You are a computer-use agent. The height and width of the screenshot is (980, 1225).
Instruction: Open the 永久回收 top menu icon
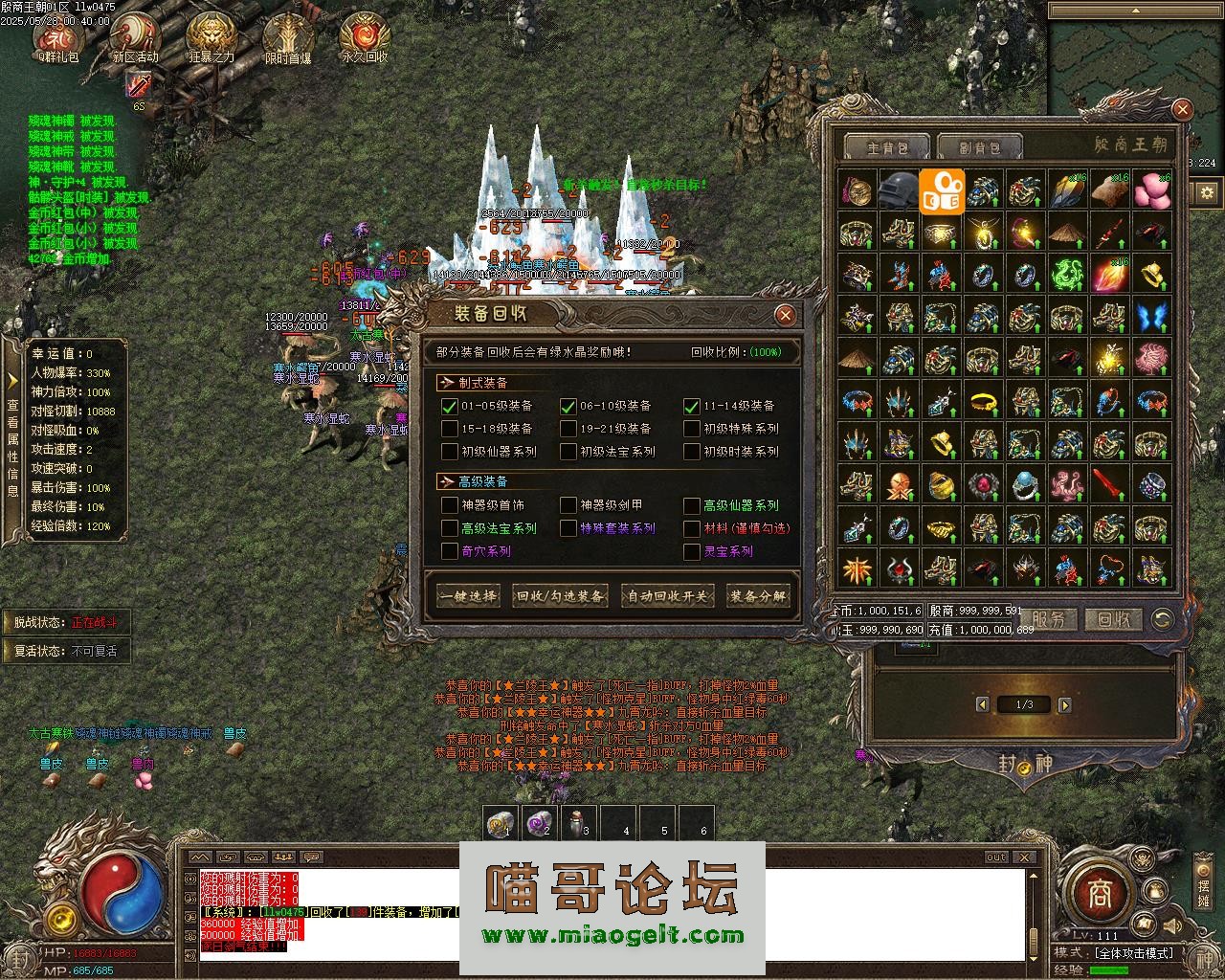pos(365,38)
